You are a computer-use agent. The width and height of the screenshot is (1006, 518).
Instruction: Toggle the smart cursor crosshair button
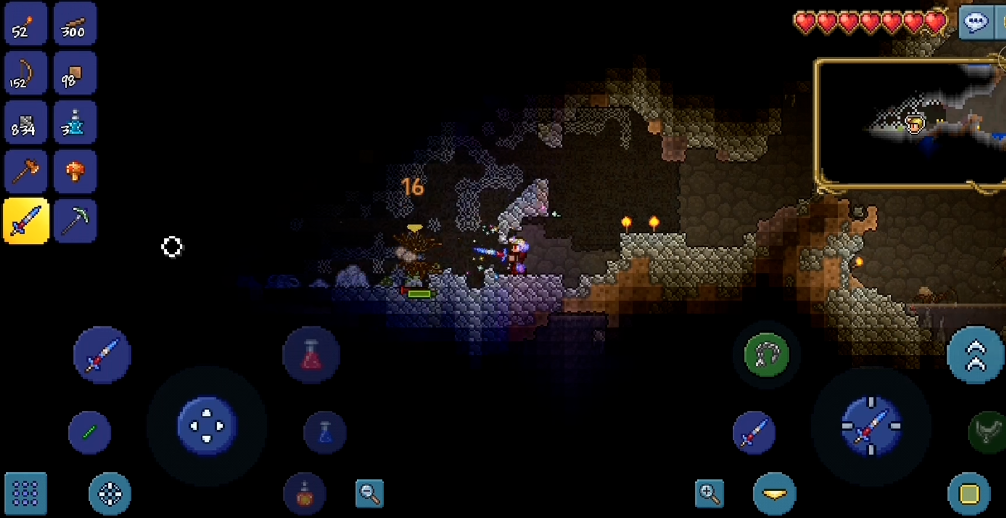point(110,493)
